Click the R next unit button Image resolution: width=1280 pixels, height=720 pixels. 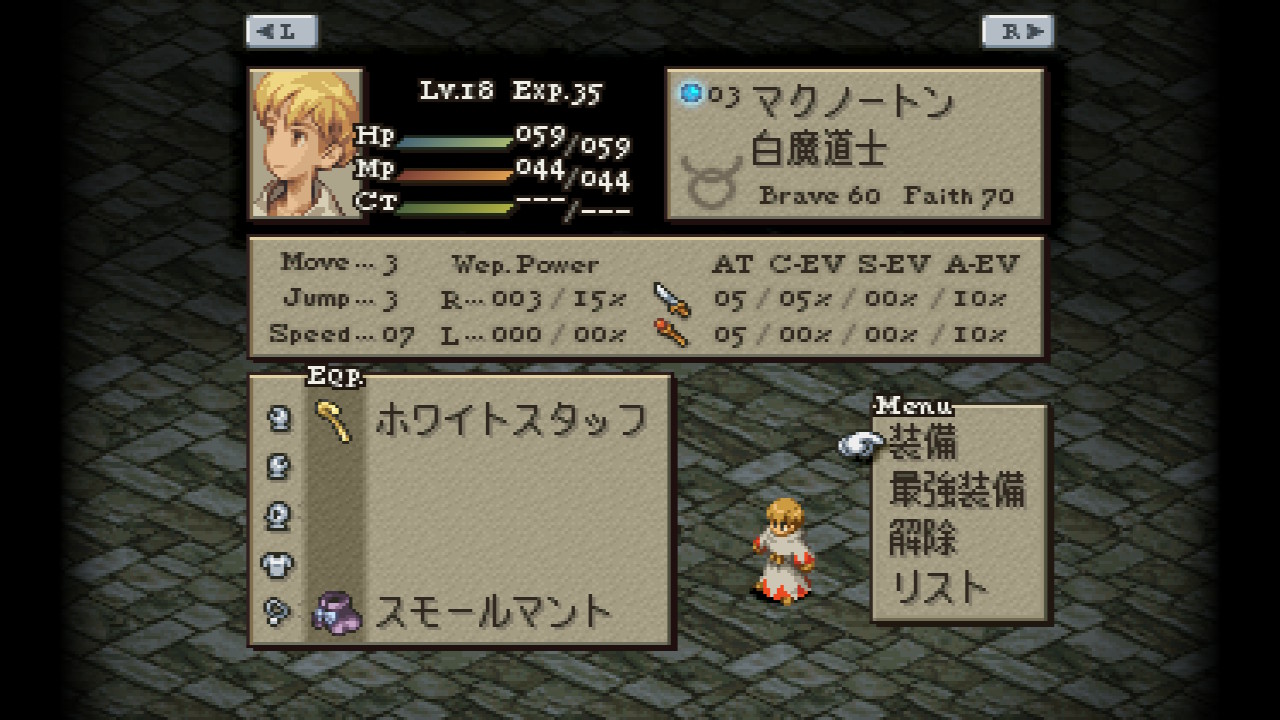pos(1017,32)
